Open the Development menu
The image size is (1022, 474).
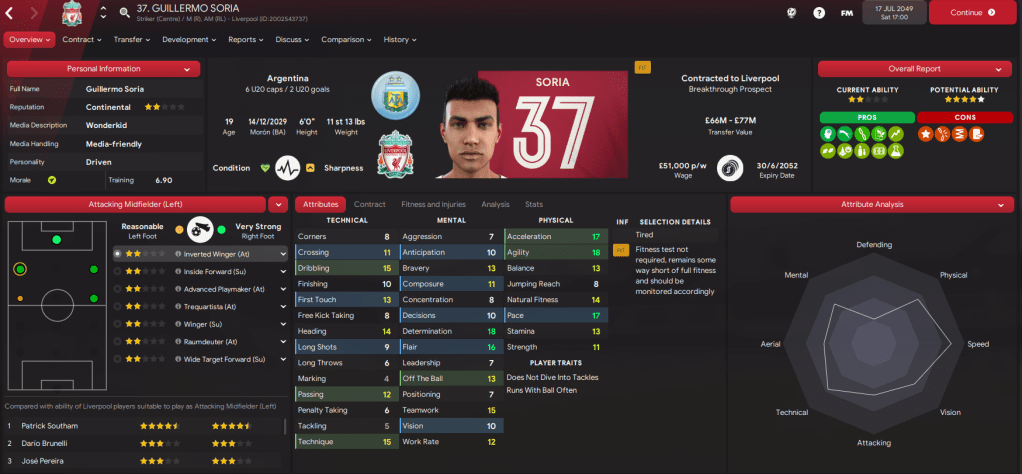click(x=188, y=40)
